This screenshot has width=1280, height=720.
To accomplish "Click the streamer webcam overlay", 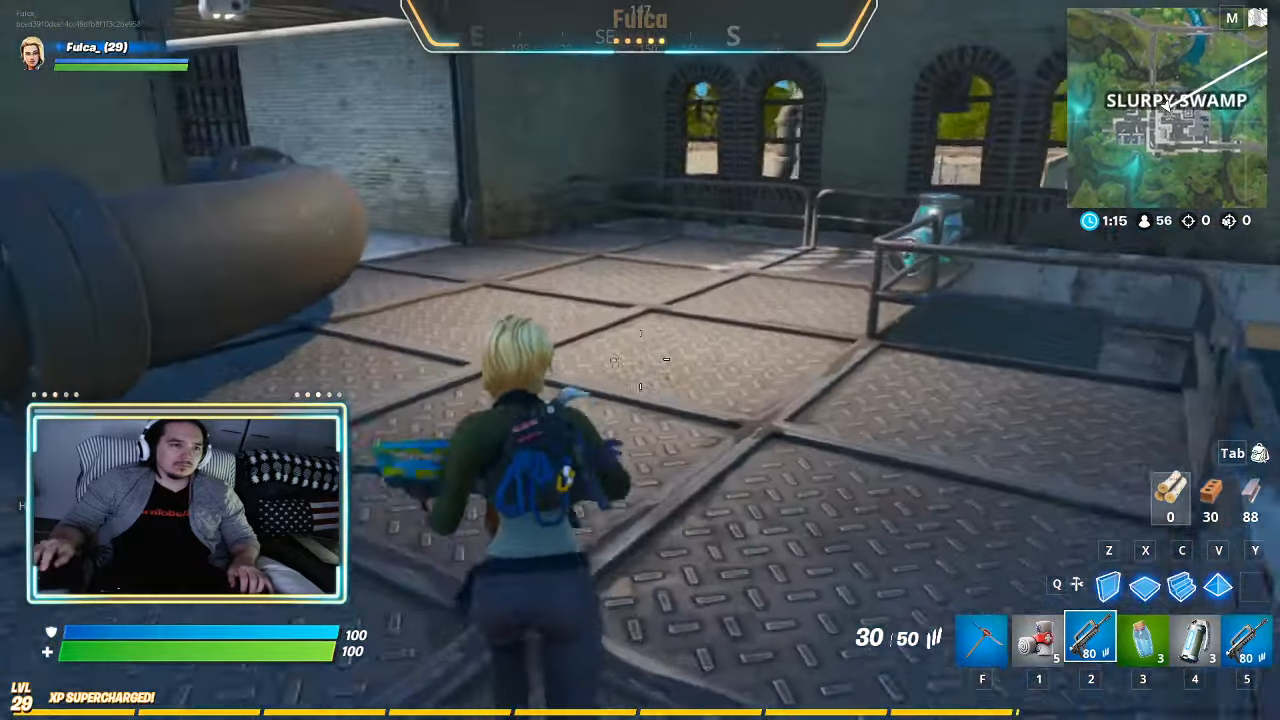I will 187,504.
